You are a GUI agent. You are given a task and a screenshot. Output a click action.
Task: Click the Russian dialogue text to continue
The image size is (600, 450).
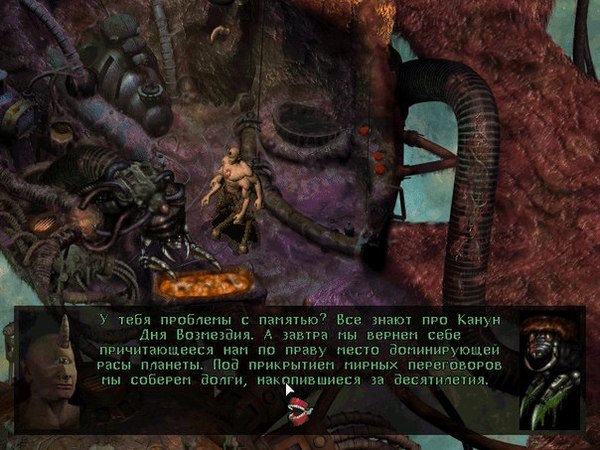coord(300,348)
